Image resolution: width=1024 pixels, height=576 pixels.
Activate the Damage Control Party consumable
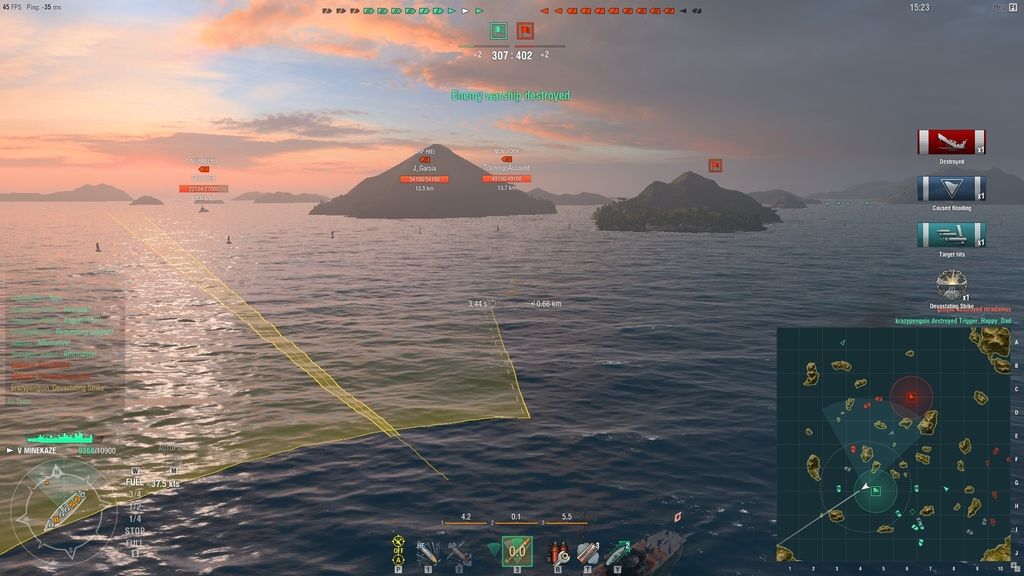point(557,551)
